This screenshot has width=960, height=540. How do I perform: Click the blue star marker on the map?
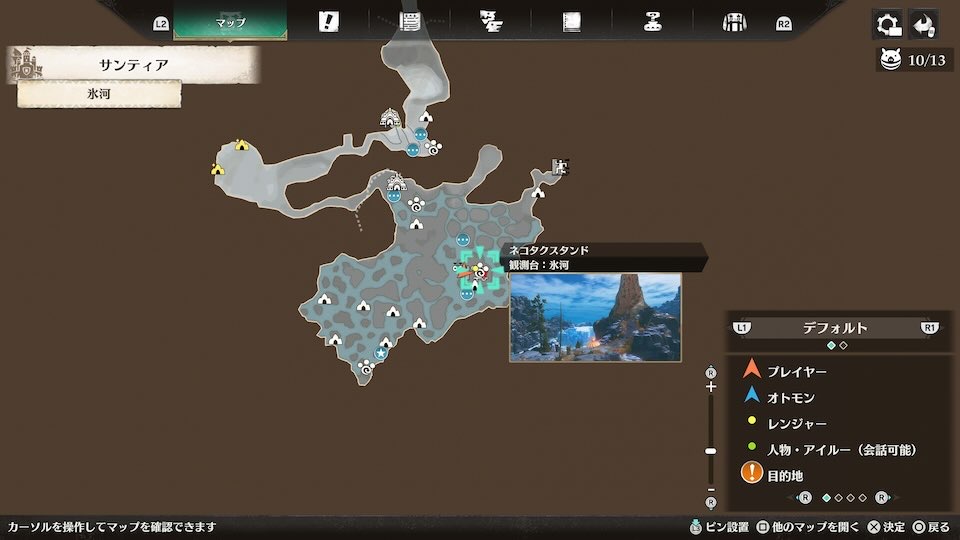tap(381, 352)
